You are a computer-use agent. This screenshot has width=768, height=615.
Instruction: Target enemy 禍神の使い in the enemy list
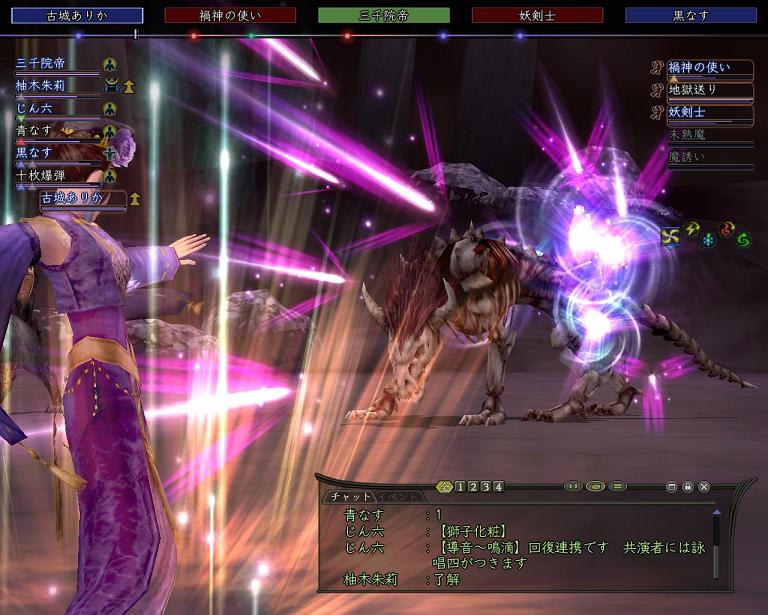[709, 69]
